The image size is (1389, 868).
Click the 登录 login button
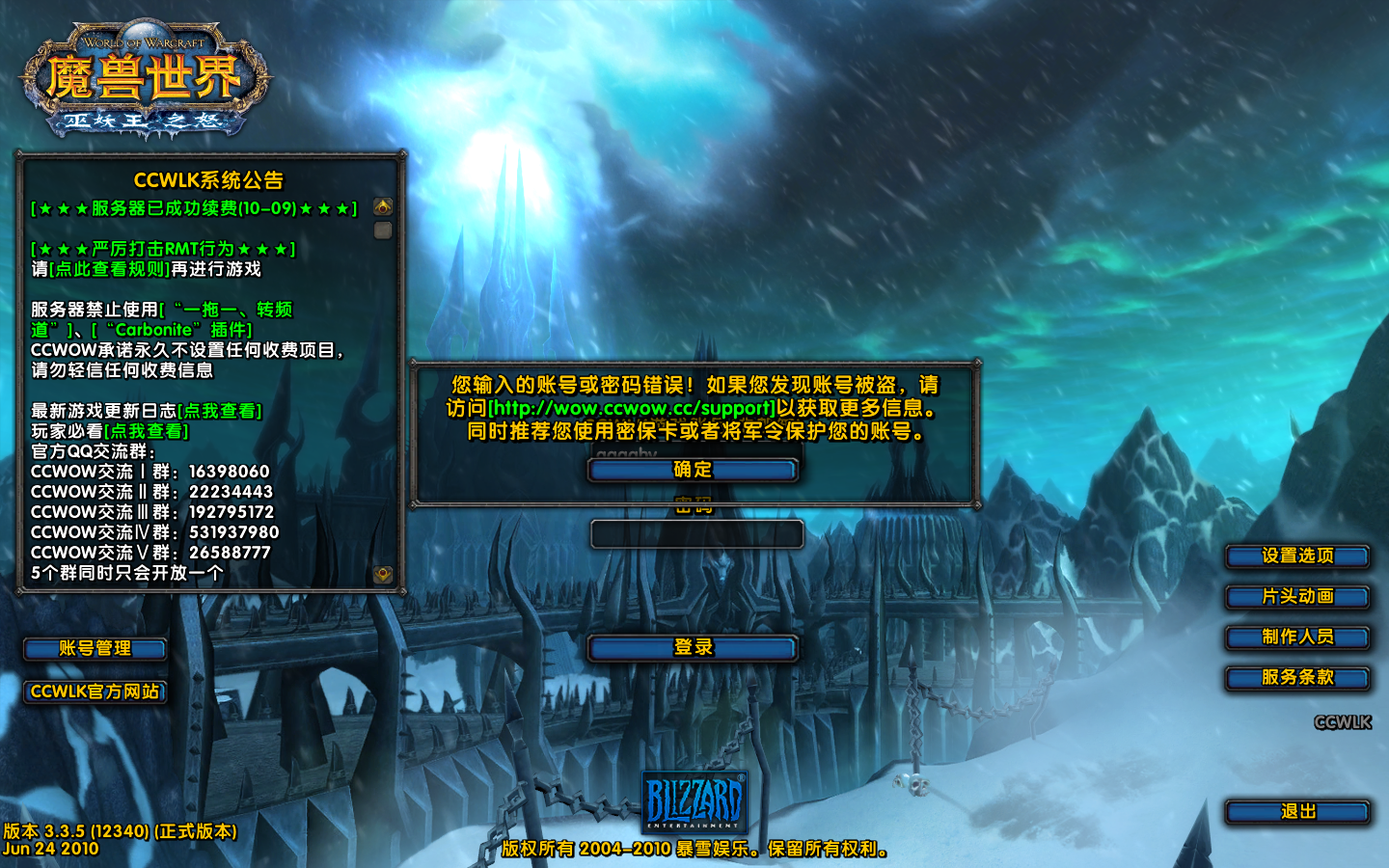click(x=693, y=647)
